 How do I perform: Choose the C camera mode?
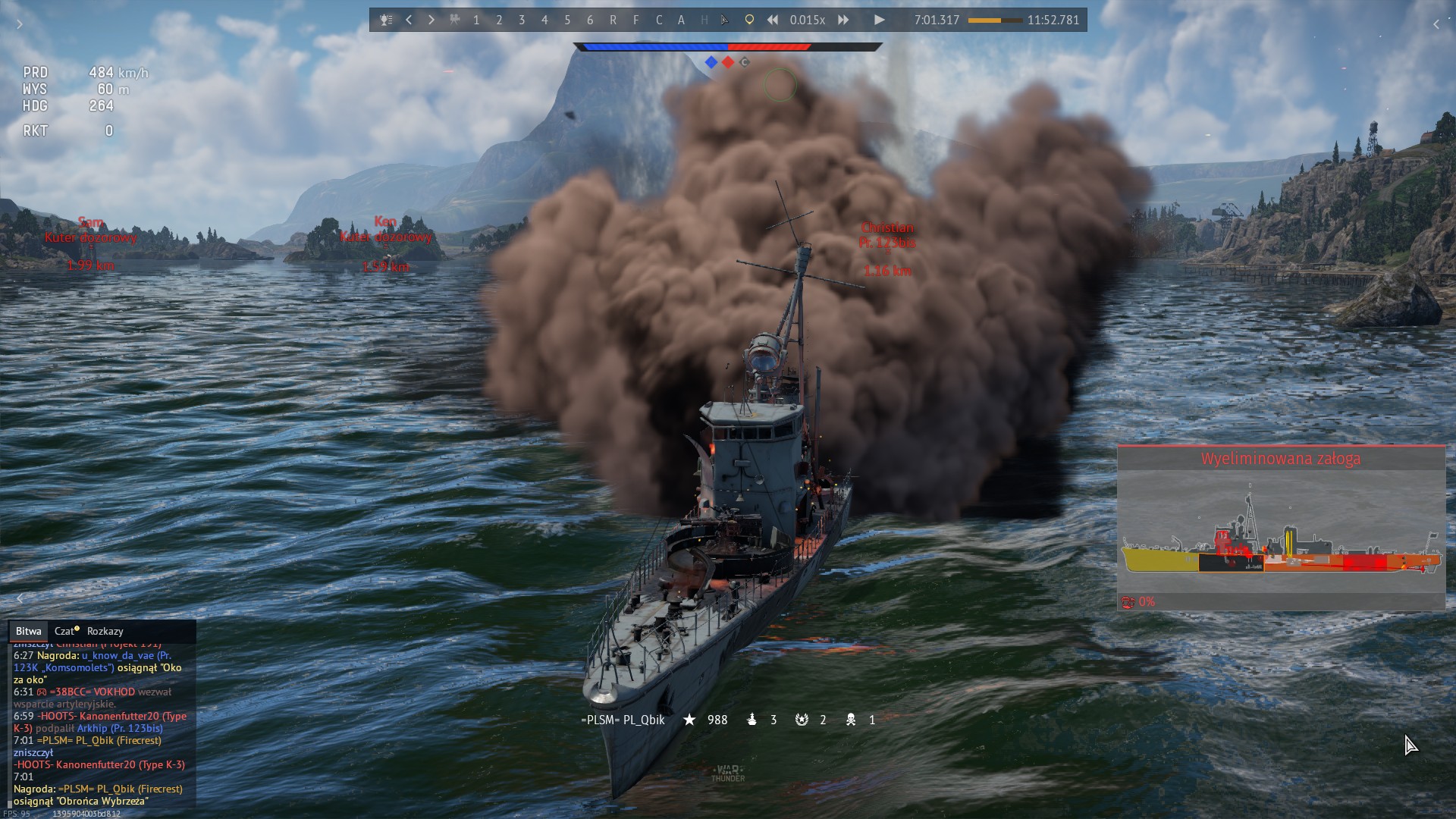[658, 20]
